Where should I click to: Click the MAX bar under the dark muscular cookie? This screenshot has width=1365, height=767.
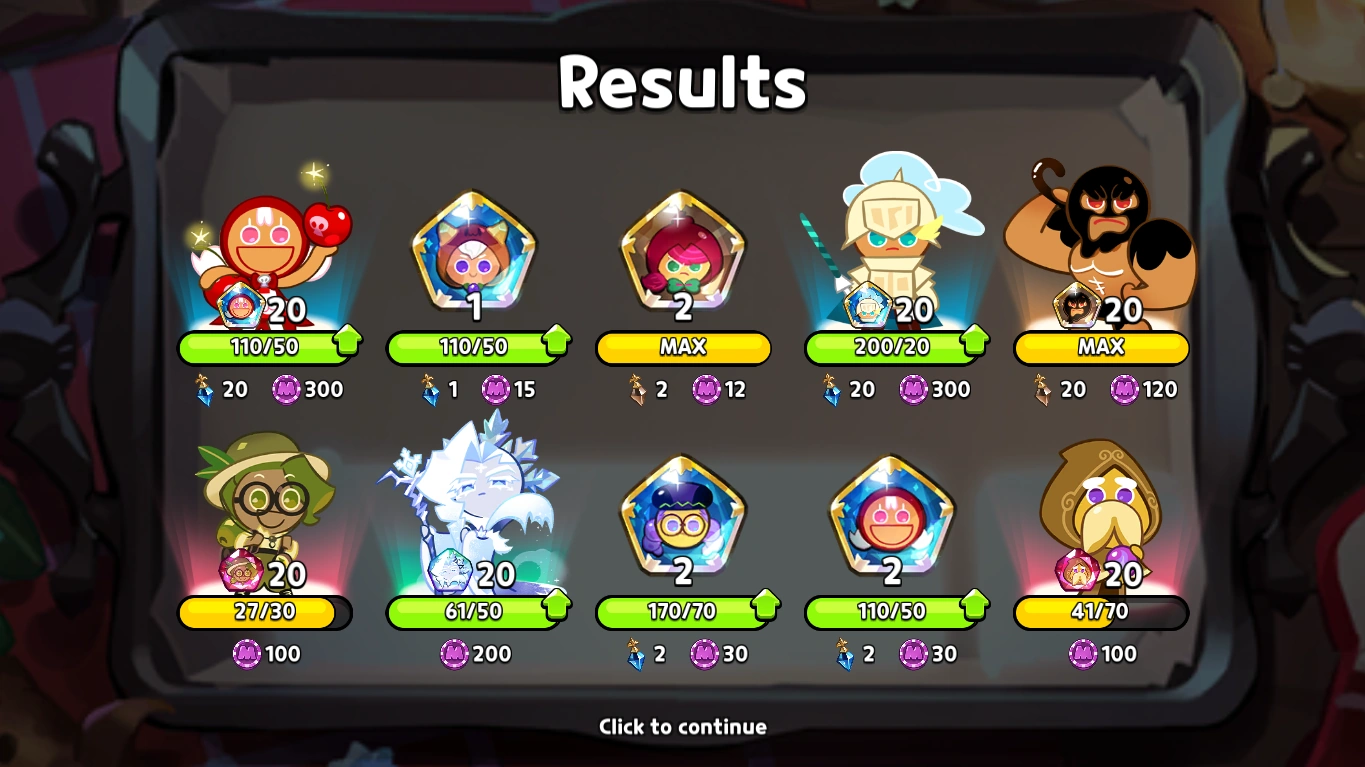click(x=1100, y=349)
